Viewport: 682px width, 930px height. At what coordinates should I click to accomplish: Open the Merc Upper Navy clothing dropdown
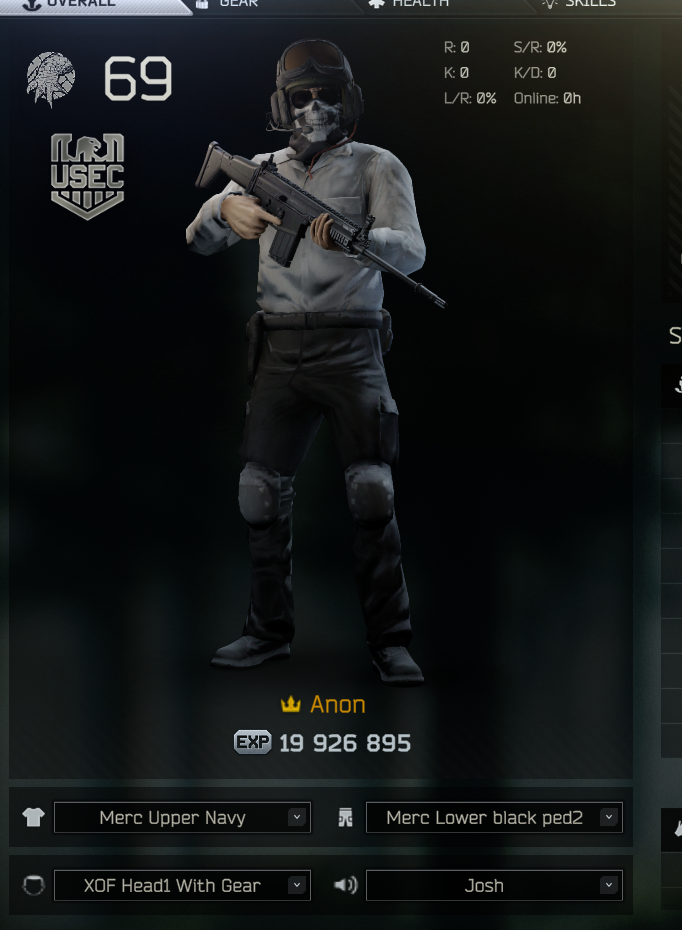pos(182,817)
